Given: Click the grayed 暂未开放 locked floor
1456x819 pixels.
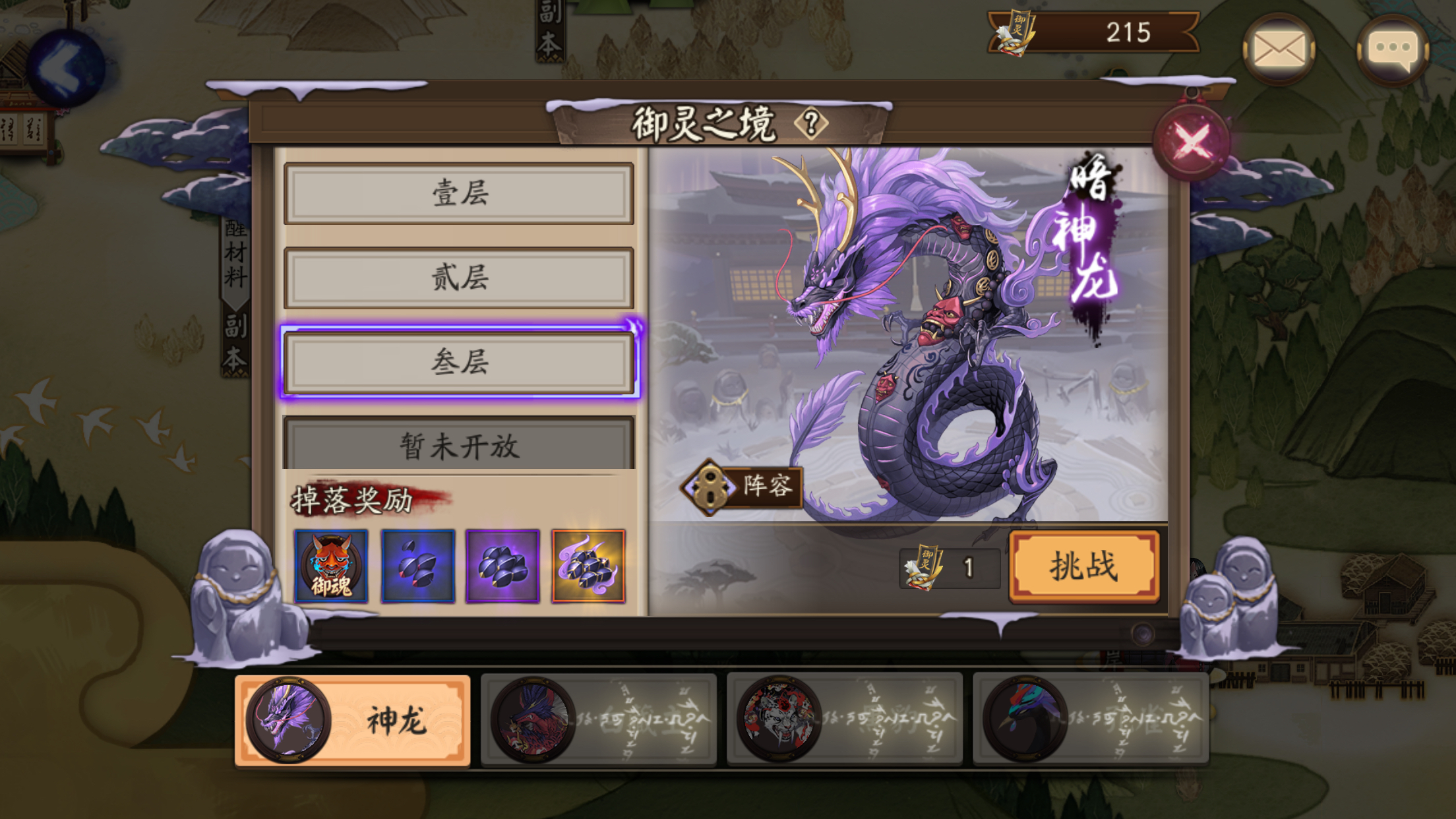Looking at the screenshot, I should [x=458, y=447].
